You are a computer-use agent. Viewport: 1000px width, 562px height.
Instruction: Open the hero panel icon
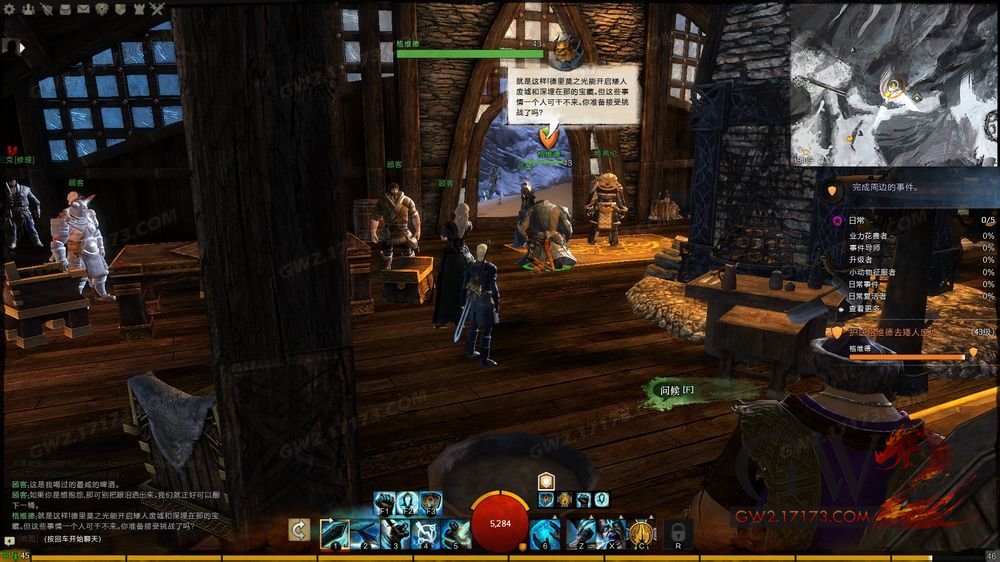pos(47,9)
